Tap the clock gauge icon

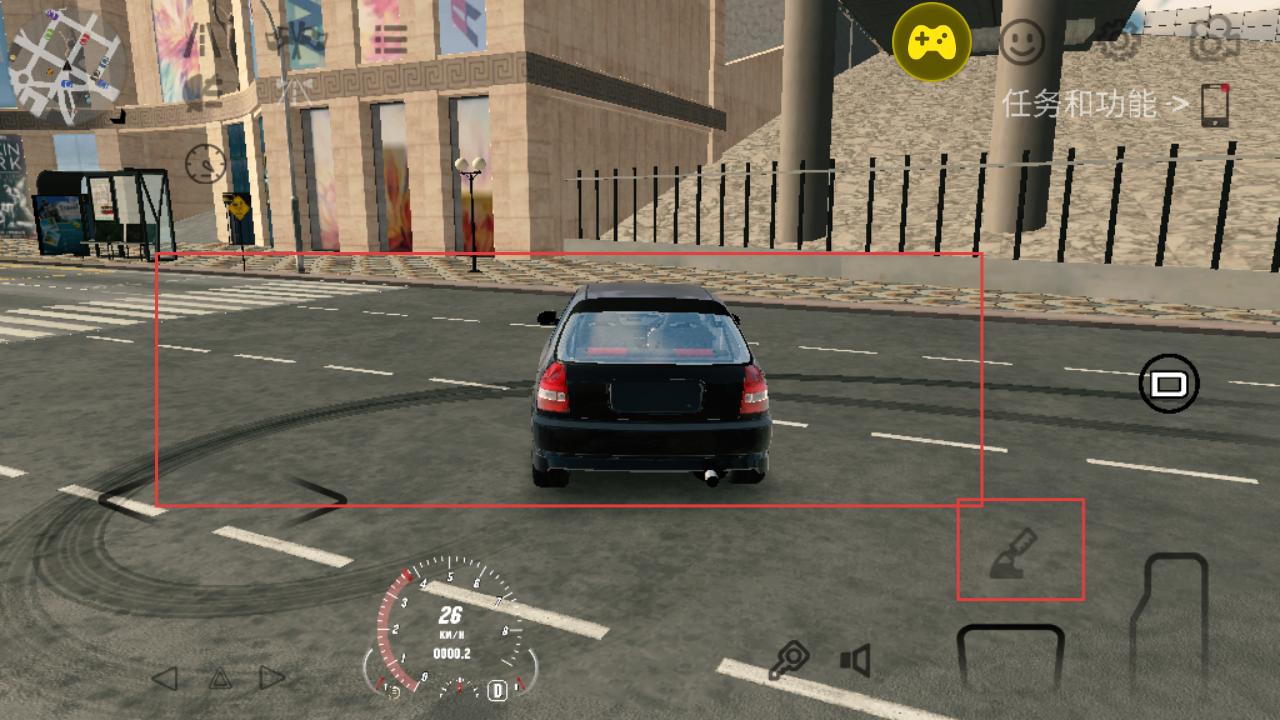pos(205,163)
